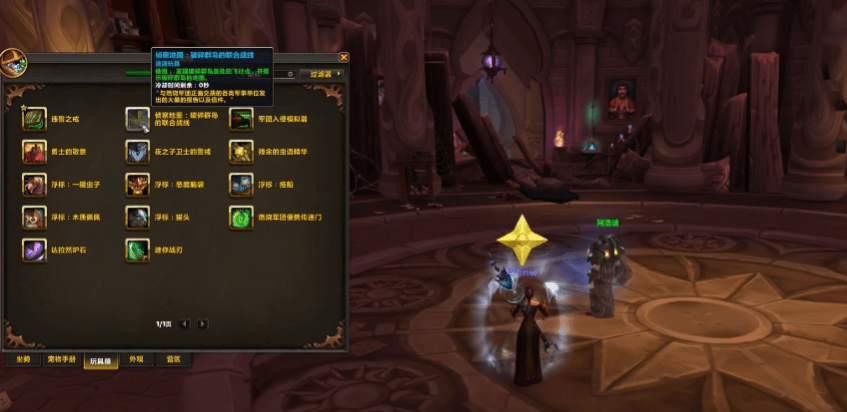This screenshot has height=412, width=847.
Task: Use the 达拉然炉石 toy
Action: [34, 250]
